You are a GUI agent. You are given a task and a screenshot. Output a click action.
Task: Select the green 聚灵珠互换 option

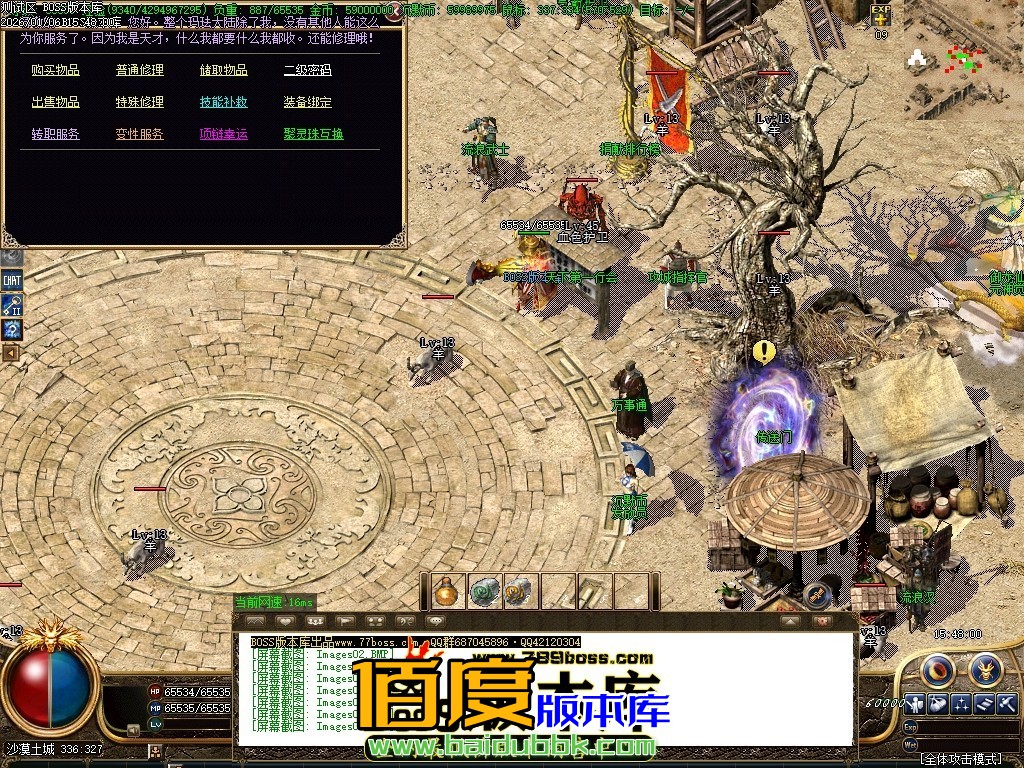coord(313,134)
